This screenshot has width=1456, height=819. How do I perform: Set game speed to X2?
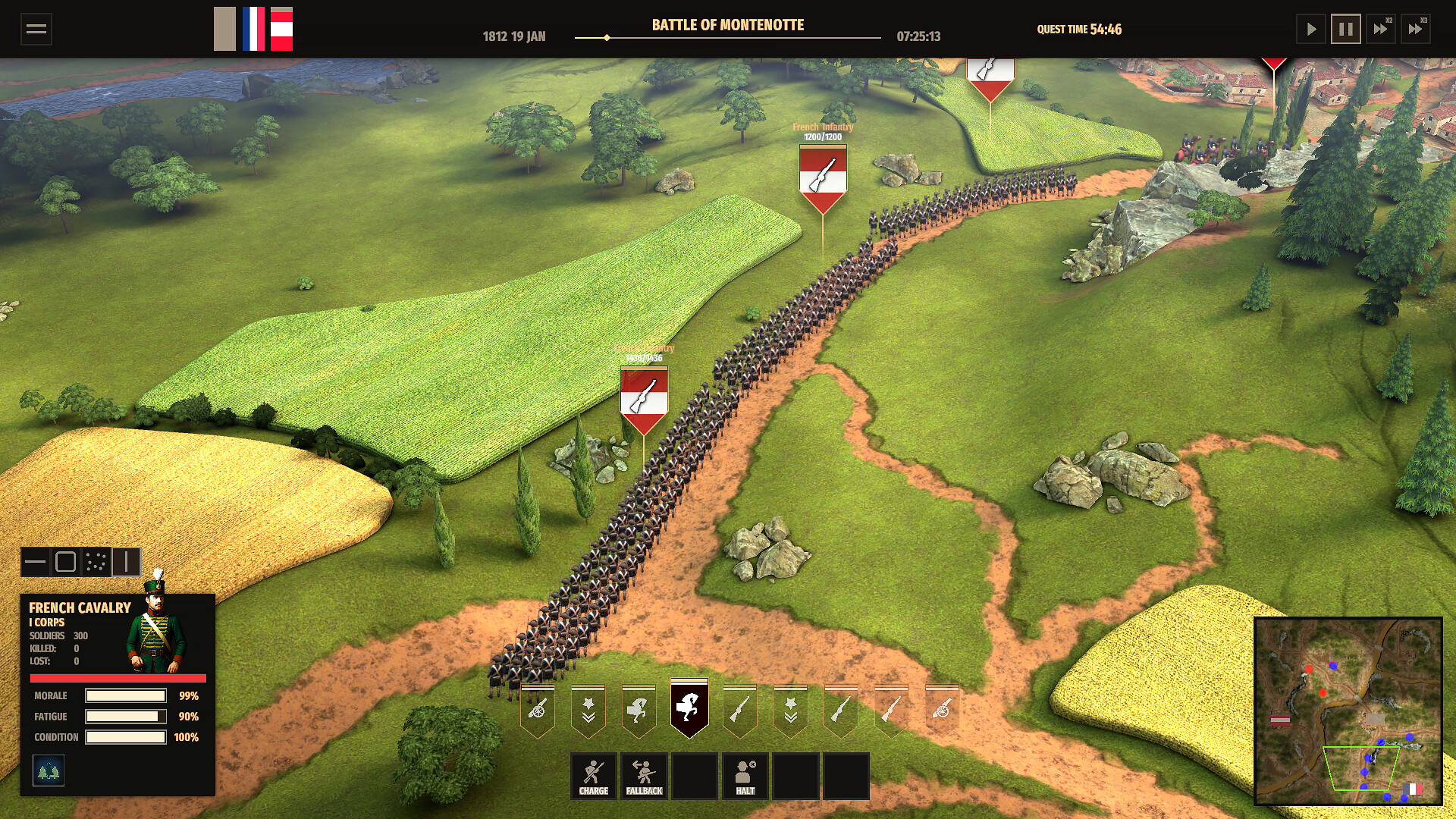[x=1380, y=30]
